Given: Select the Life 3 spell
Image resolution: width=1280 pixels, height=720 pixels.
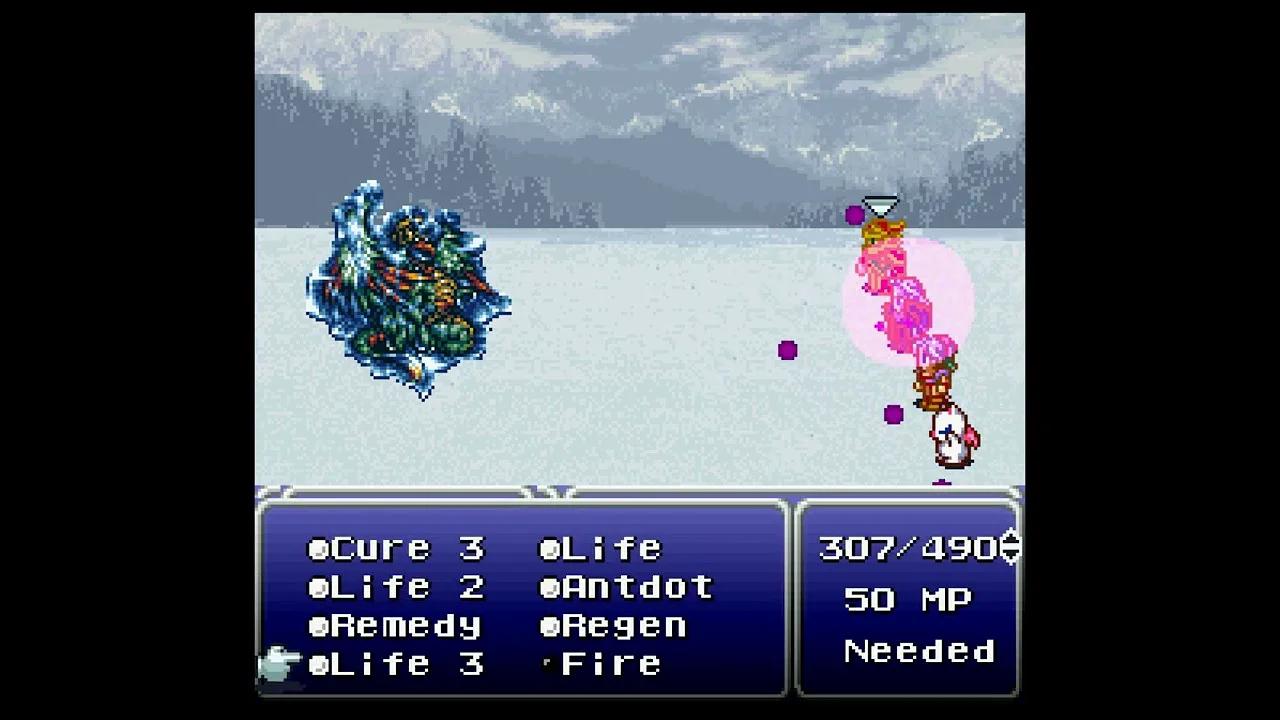Looking at the screenshot, I should pyautogui.click(x=400, y=663).
